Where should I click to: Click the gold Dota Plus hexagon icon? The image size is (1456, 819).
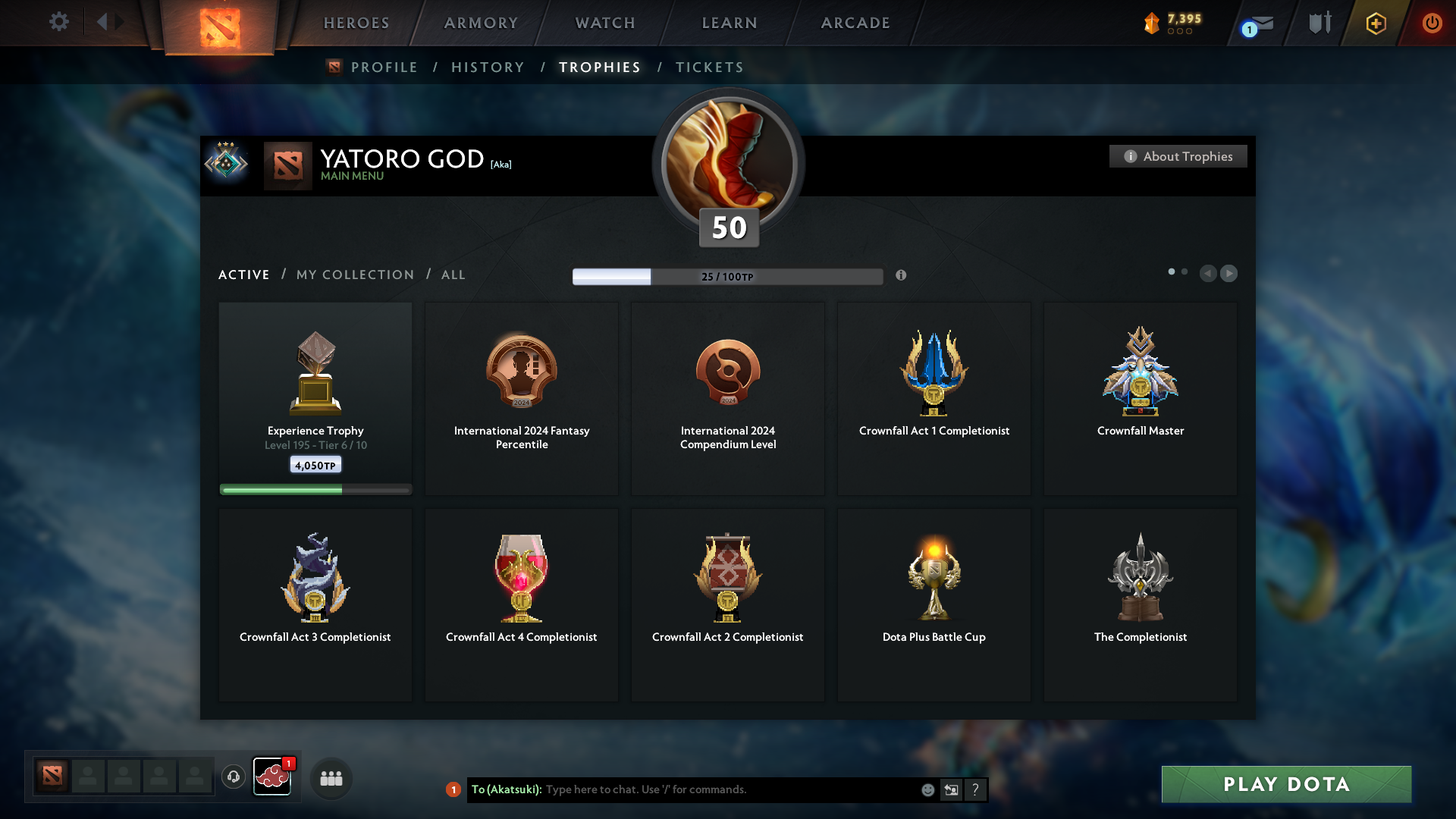click(1375, 23)
